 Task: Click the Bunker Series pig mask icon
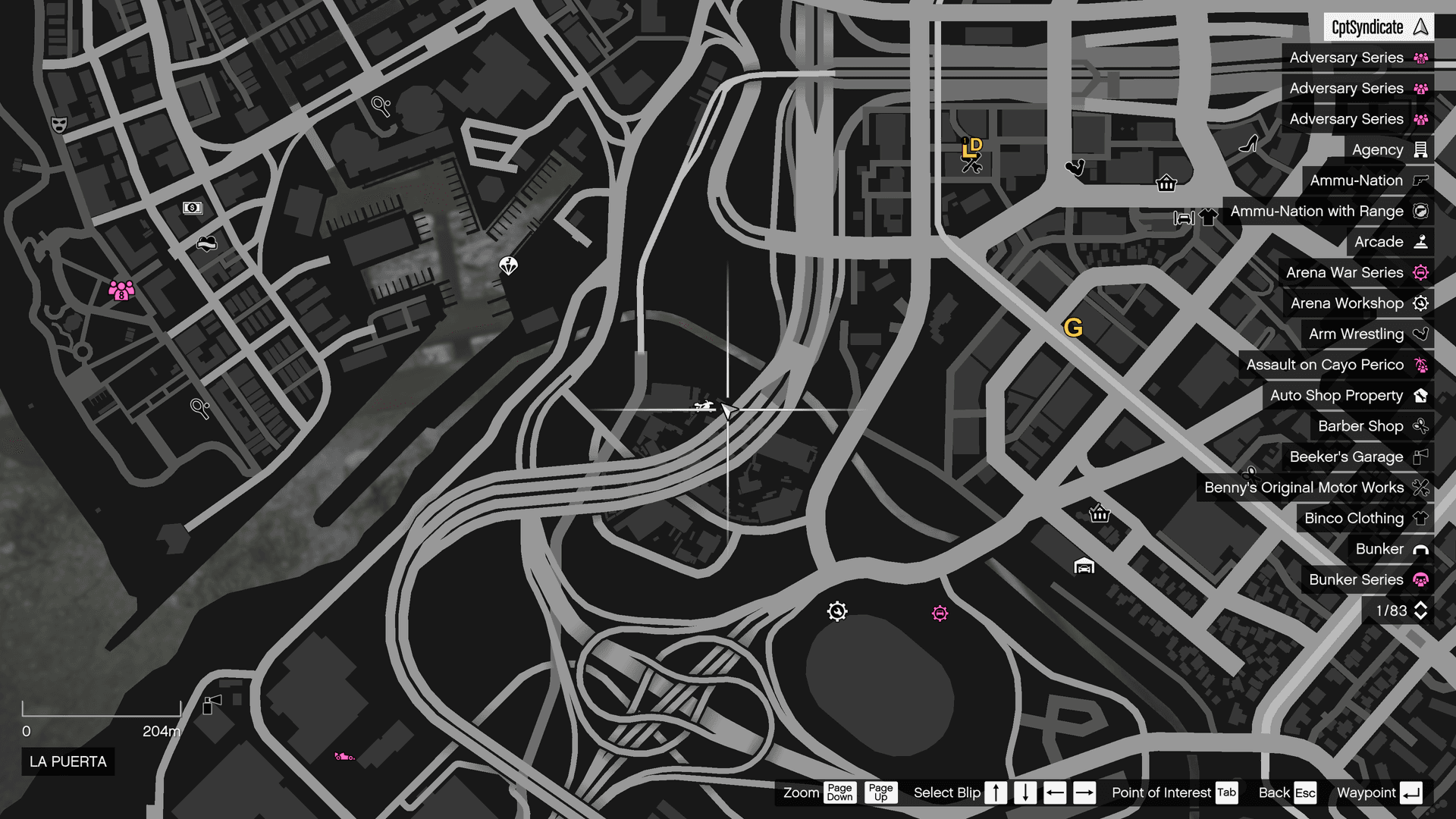click(1421, 579)
